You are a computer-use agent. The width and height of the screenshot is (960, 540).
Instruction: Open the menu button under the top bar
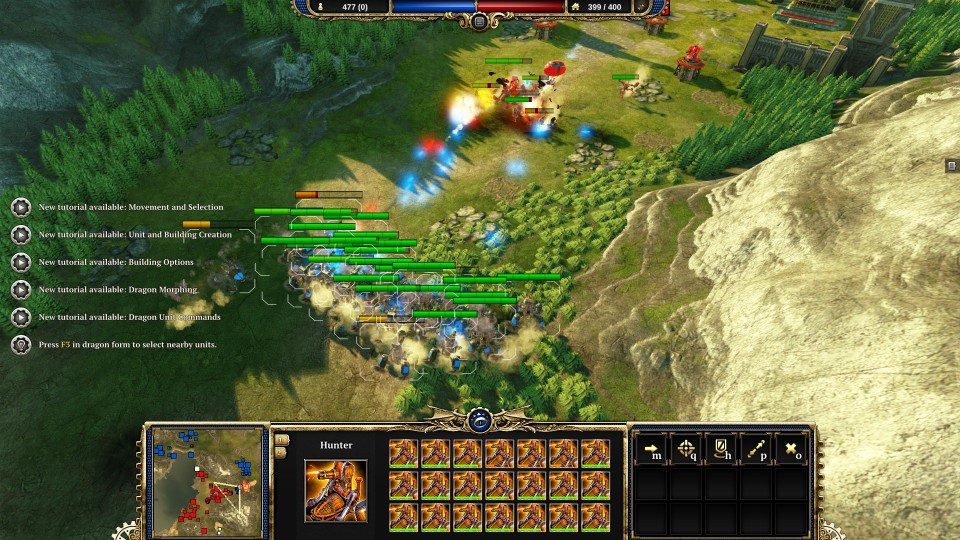click(x=480, y=21)
